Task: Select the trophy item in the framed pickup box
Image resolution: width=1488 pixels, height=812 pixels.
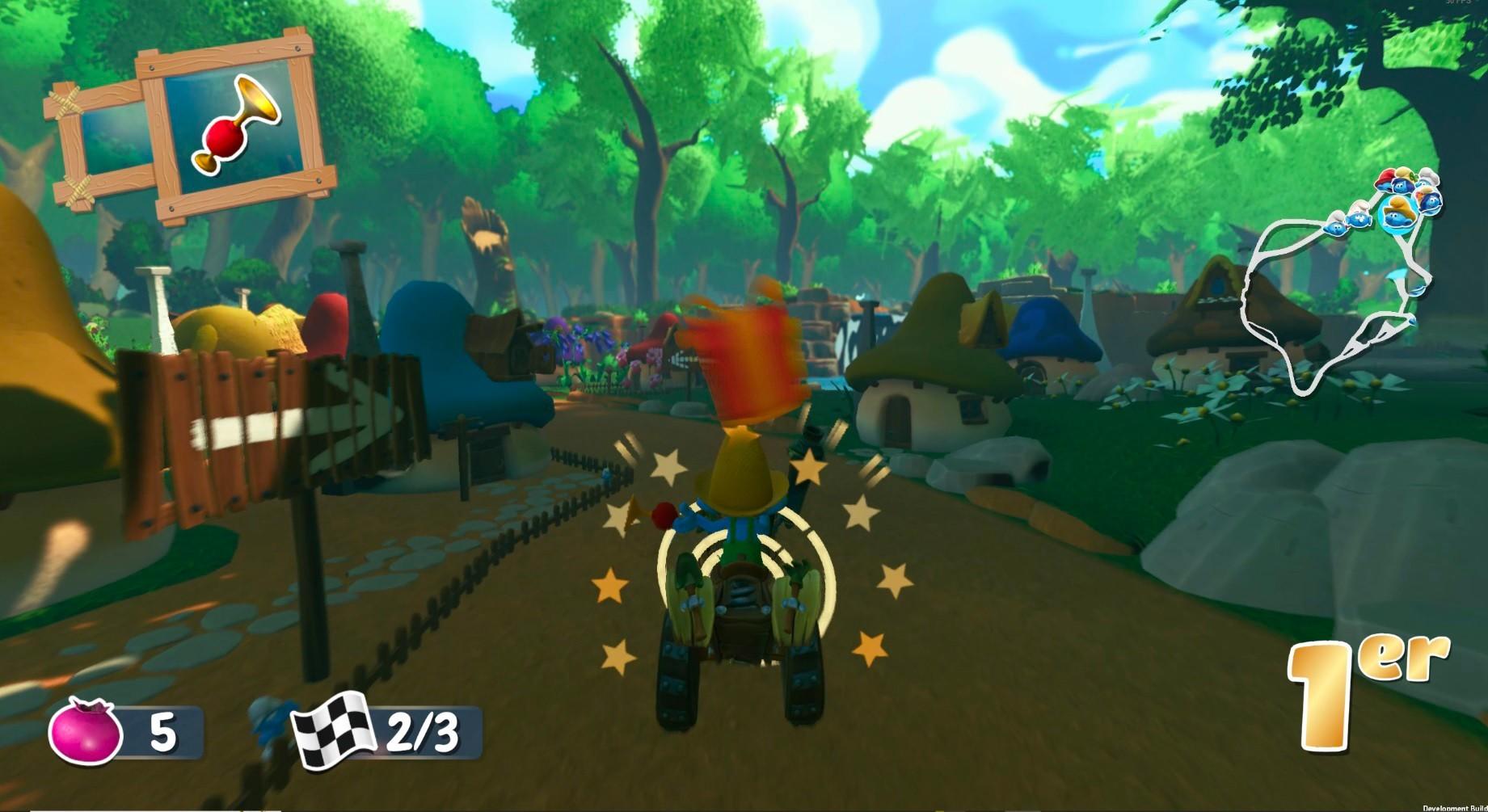Action: [238, 123]
